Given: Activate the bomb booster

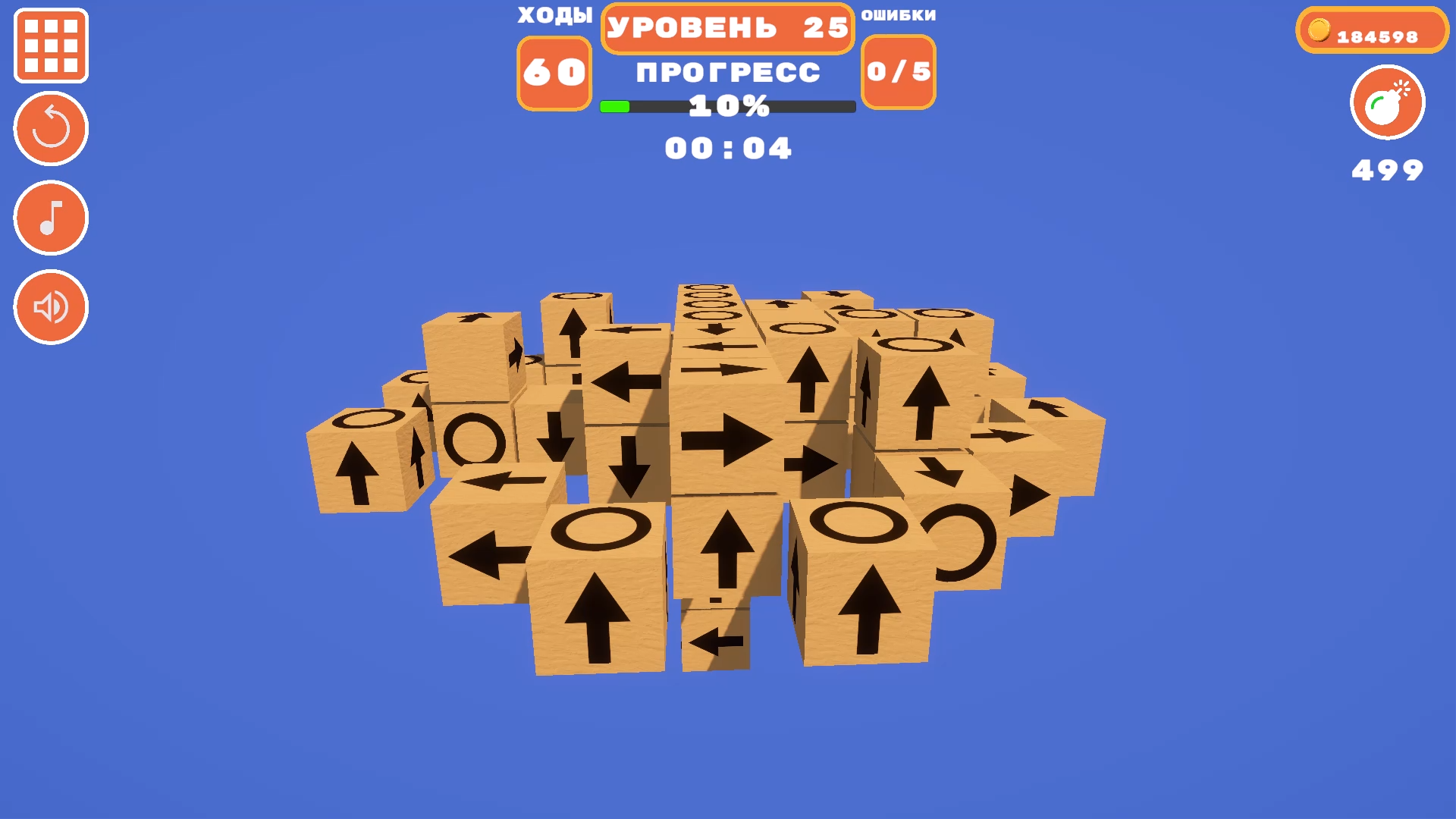Looking at the screenshot, I should (x=1386, y=103).
